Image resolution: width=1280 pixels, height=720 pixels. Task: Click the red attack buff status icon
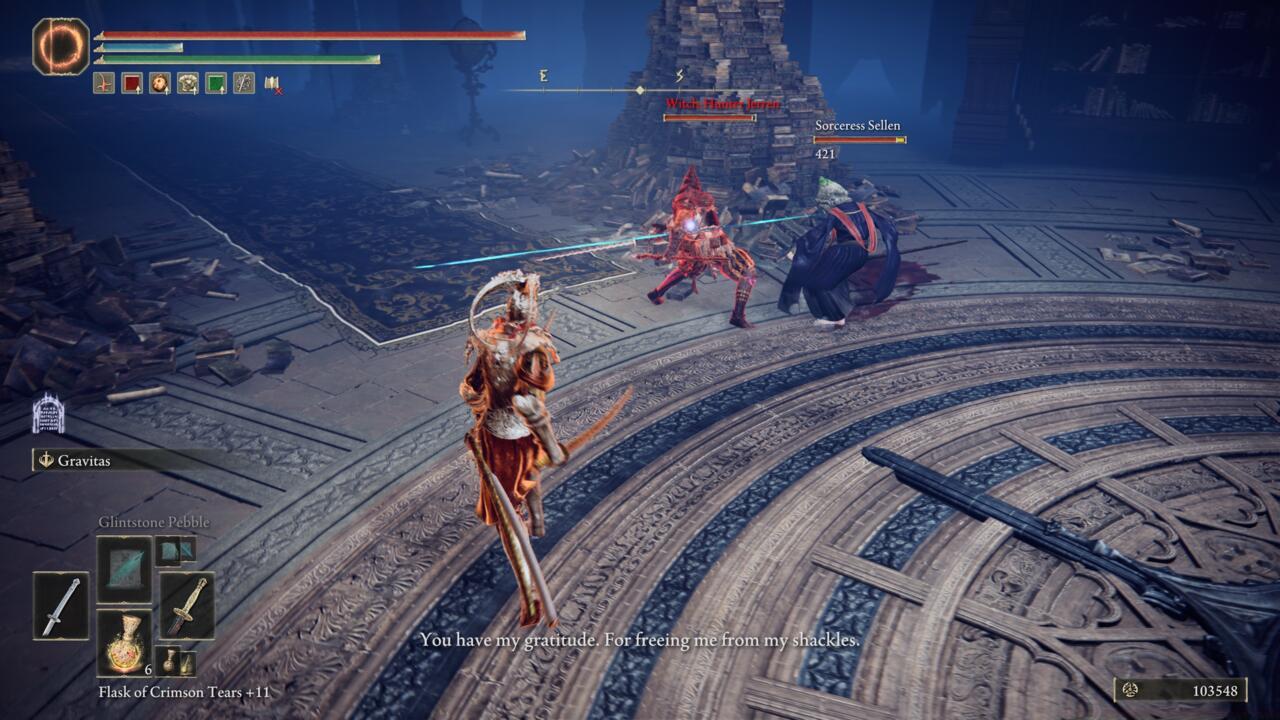(x=103, y=82)
